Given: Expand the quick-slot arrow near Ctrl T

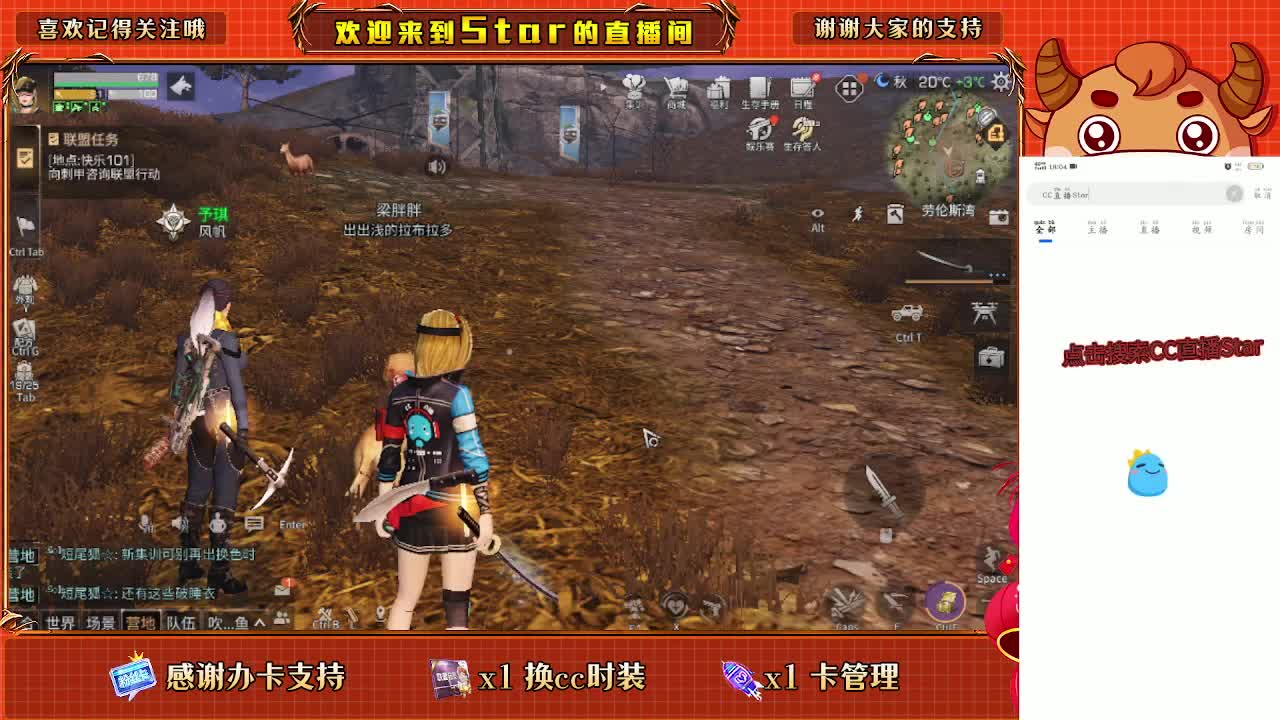Looking at the screenshot, I should [x=998, y=276].
